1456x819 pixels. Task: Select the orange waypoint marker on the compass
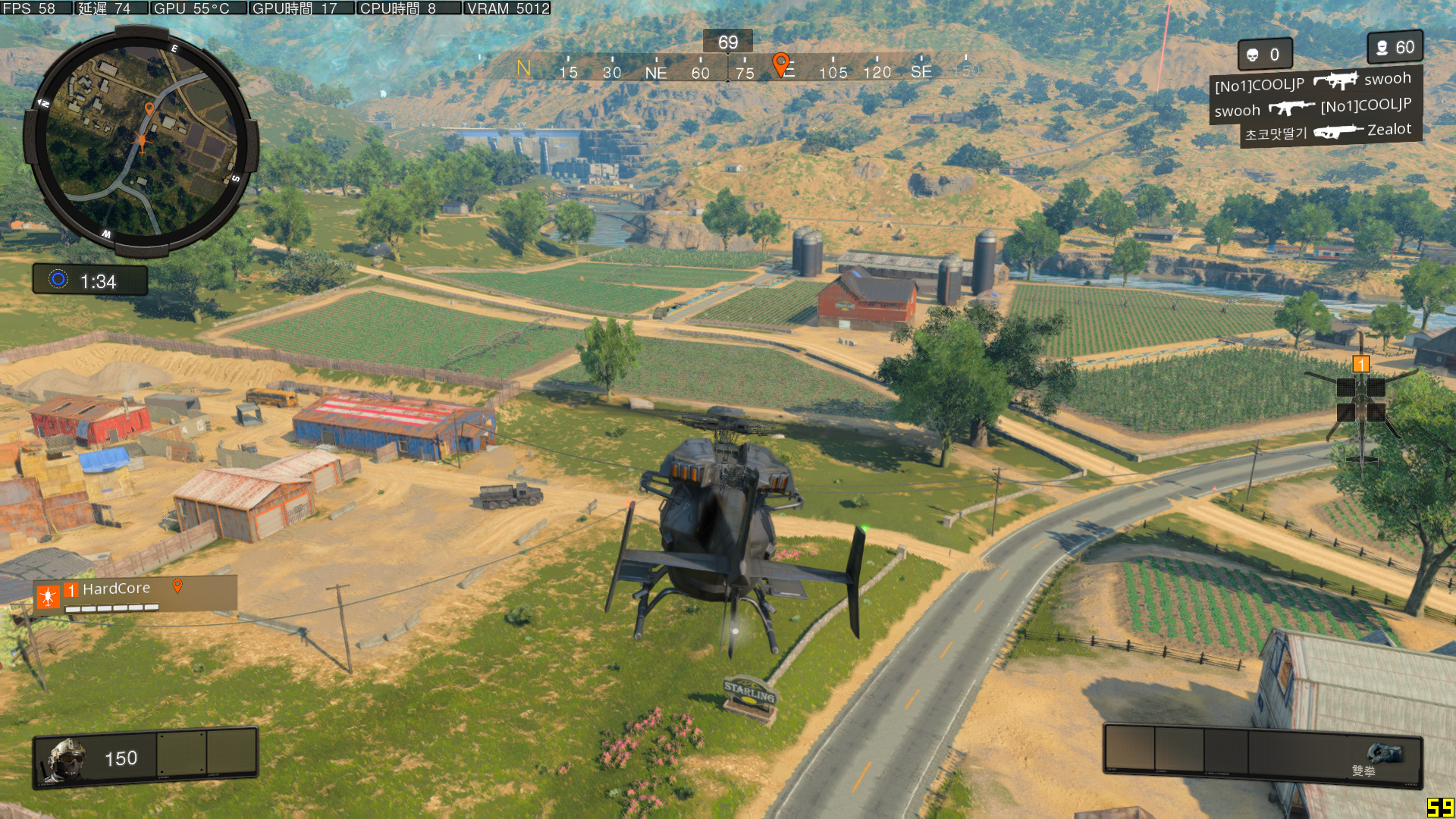point(780,64)
